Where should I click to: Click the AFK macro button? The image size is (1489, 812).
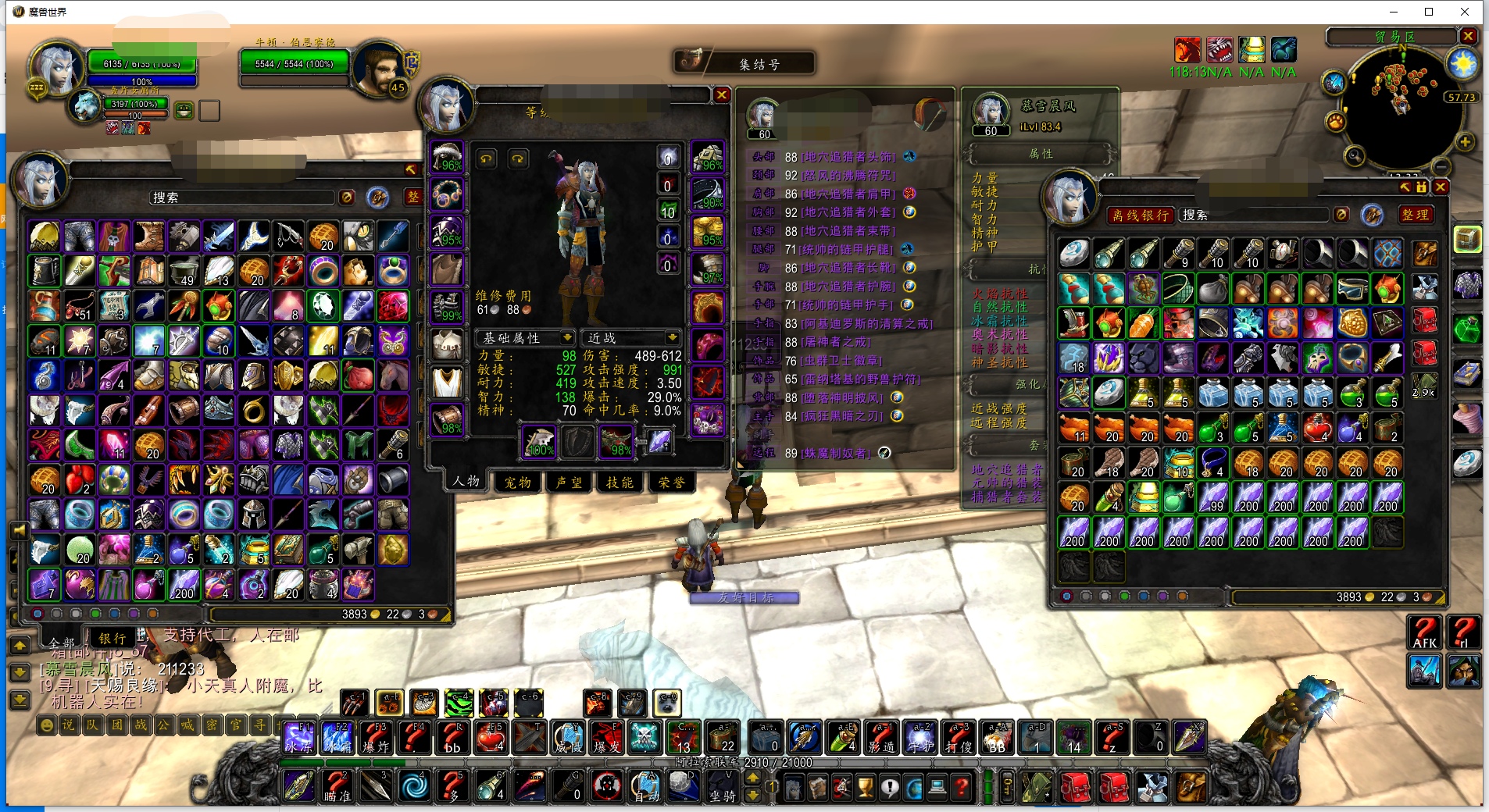click(1424, 632)
